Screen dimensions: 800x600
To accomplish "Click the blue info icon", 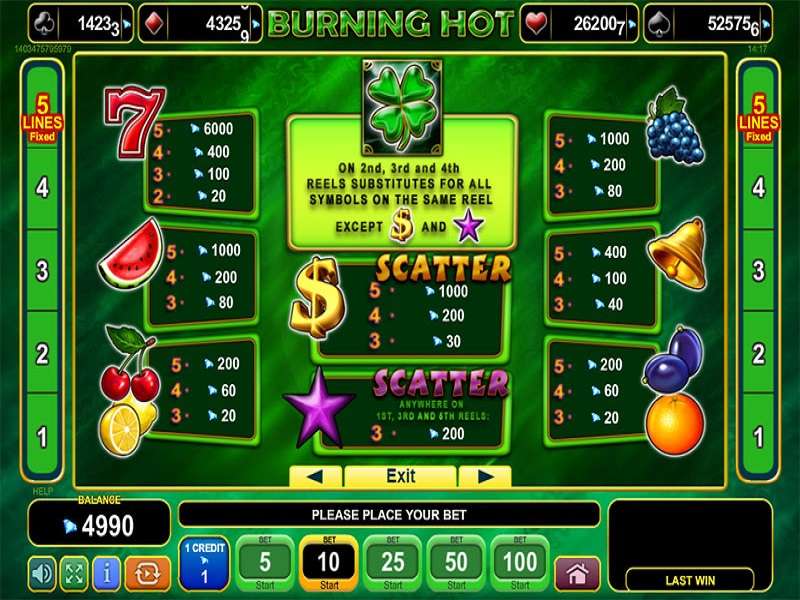I will pyautogui.click(x=107, y=574).
